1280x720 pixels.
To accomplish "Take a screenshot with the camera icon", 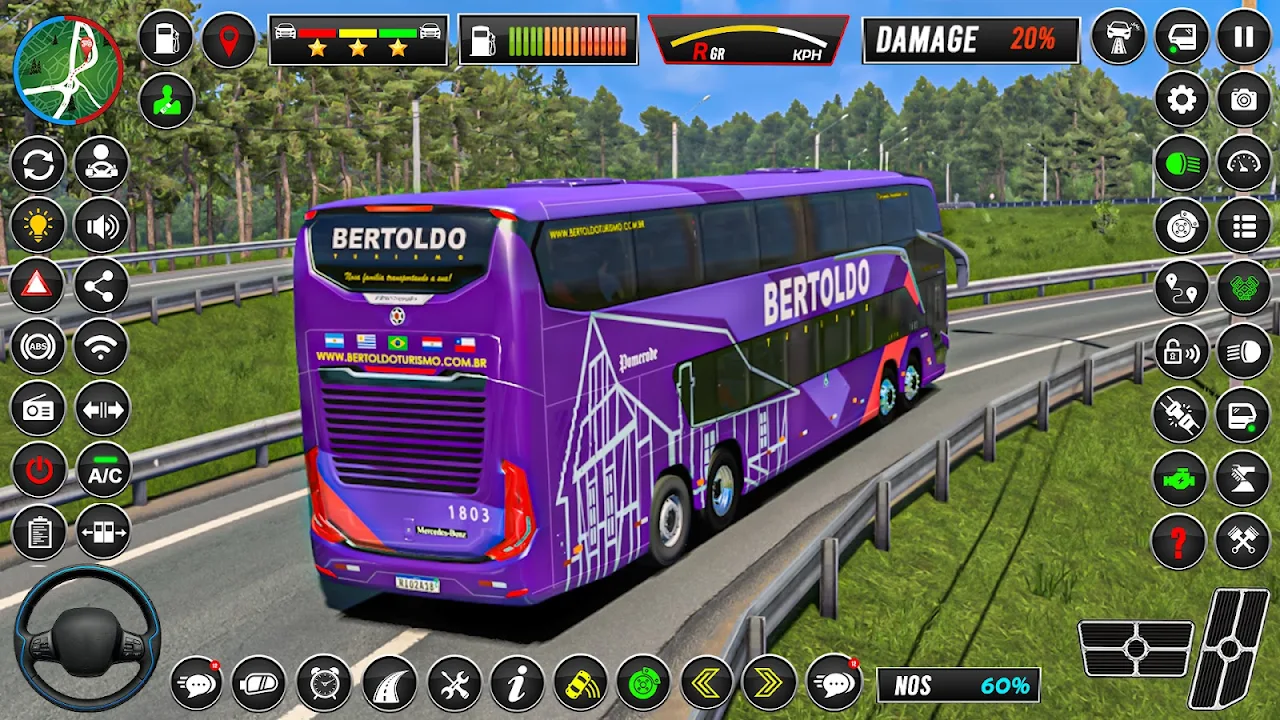I will click(1243, 100).
